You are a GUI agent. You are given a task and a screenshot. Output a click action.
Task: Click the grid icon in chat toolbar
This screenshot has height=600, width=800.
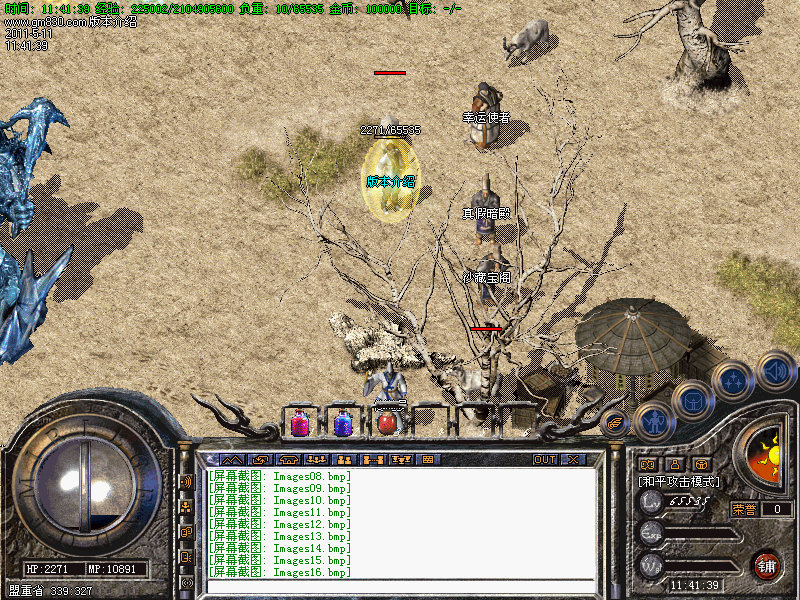(428, 459)
